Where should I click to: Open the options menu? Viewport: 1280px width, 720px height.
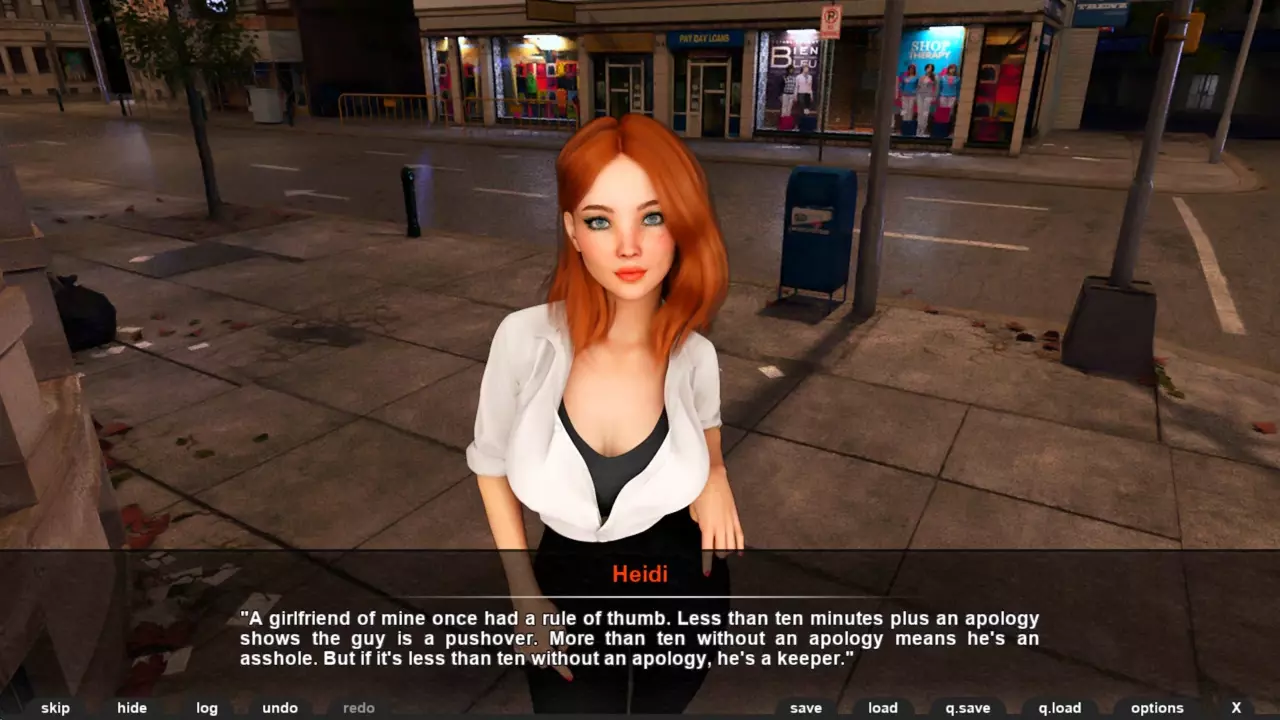(1157, 708)
